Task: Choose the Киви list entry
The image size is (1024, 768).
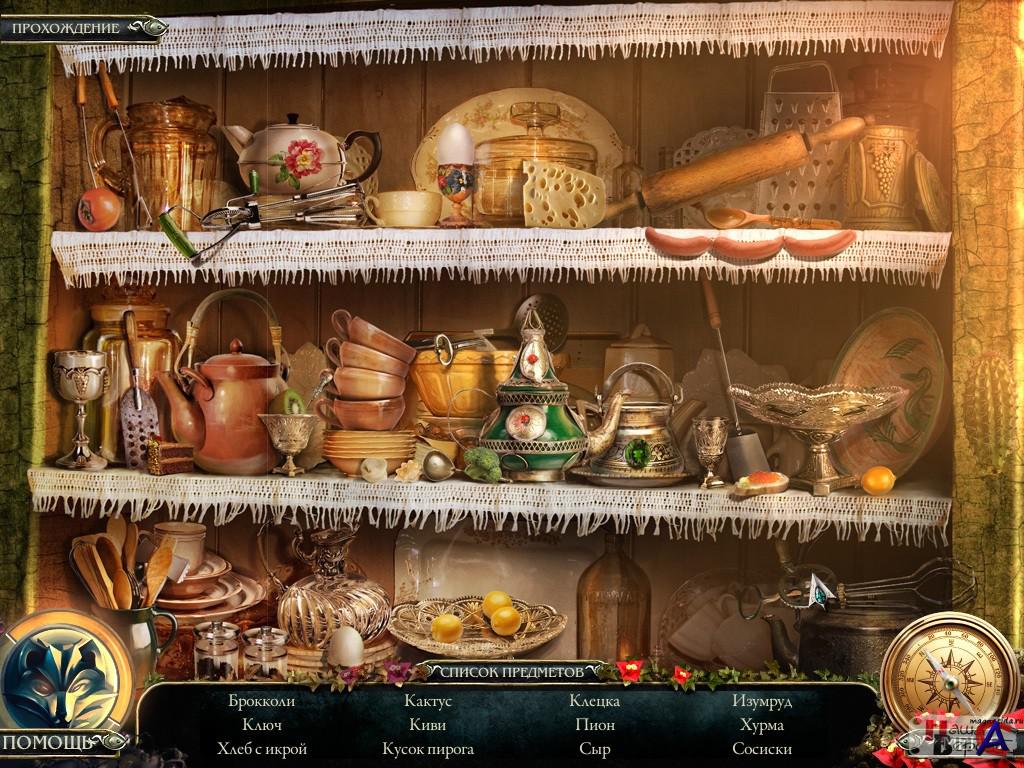Action: [x=428, y=725]
